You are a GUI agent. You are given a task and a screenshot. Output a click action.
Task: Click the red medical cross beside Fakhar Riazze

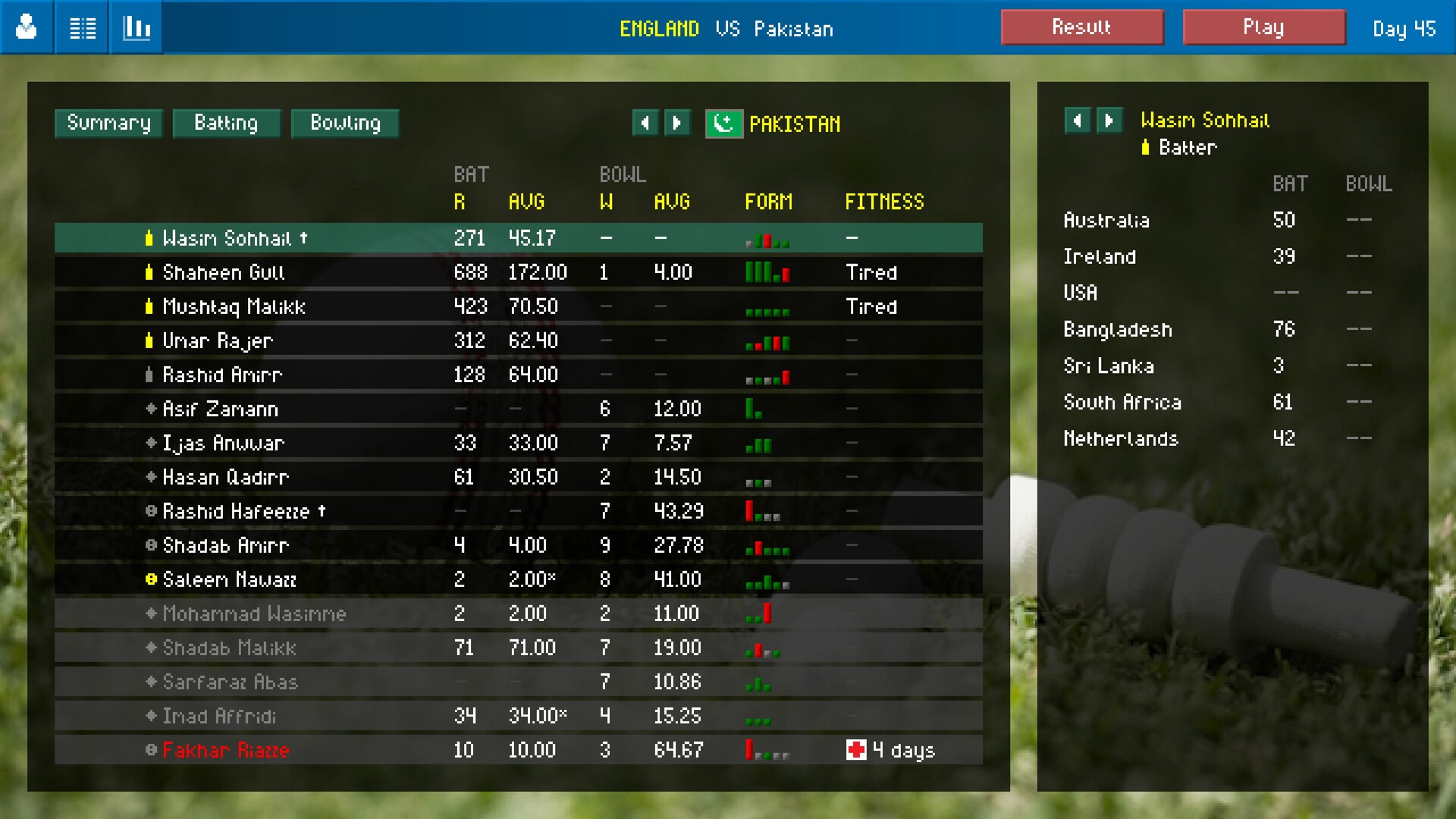coord(856,749)
